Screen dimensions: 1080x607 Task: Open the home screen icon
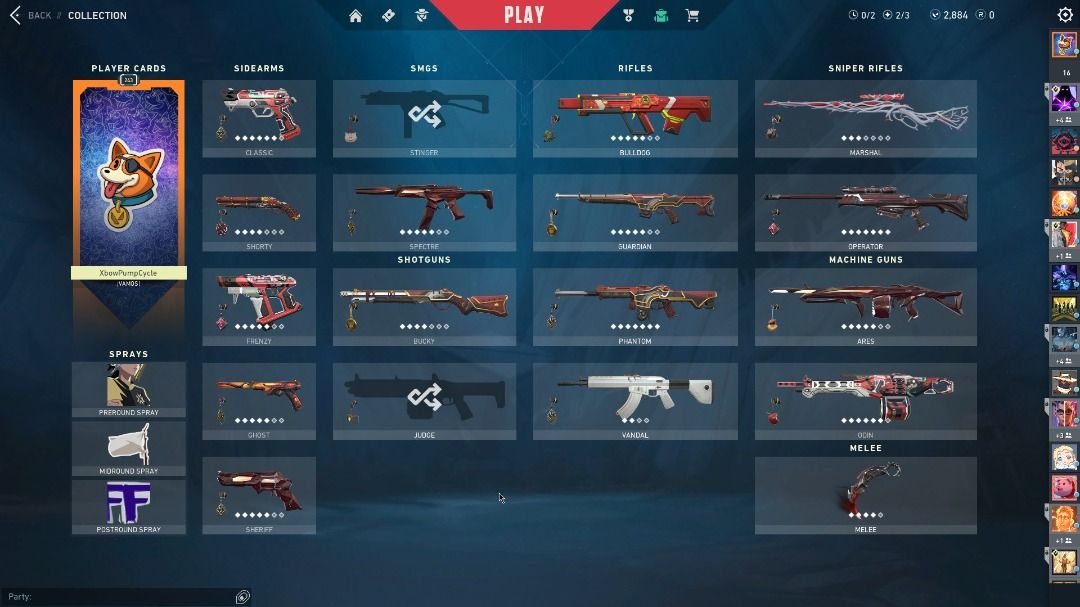tap(355, 15)
